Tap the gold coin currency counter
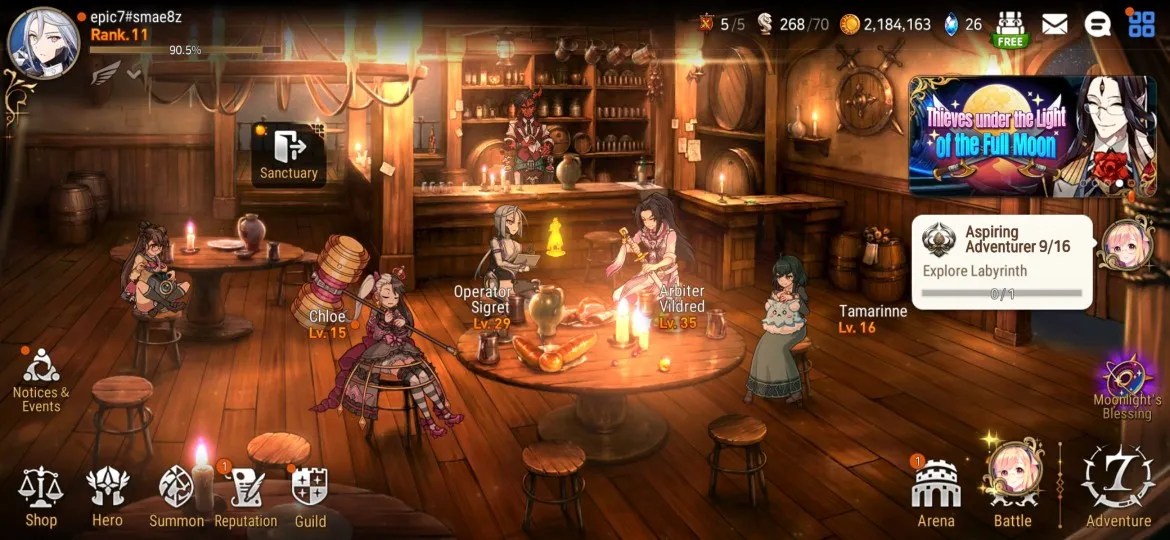The image size is (1170, 540). tap(885, 24)
